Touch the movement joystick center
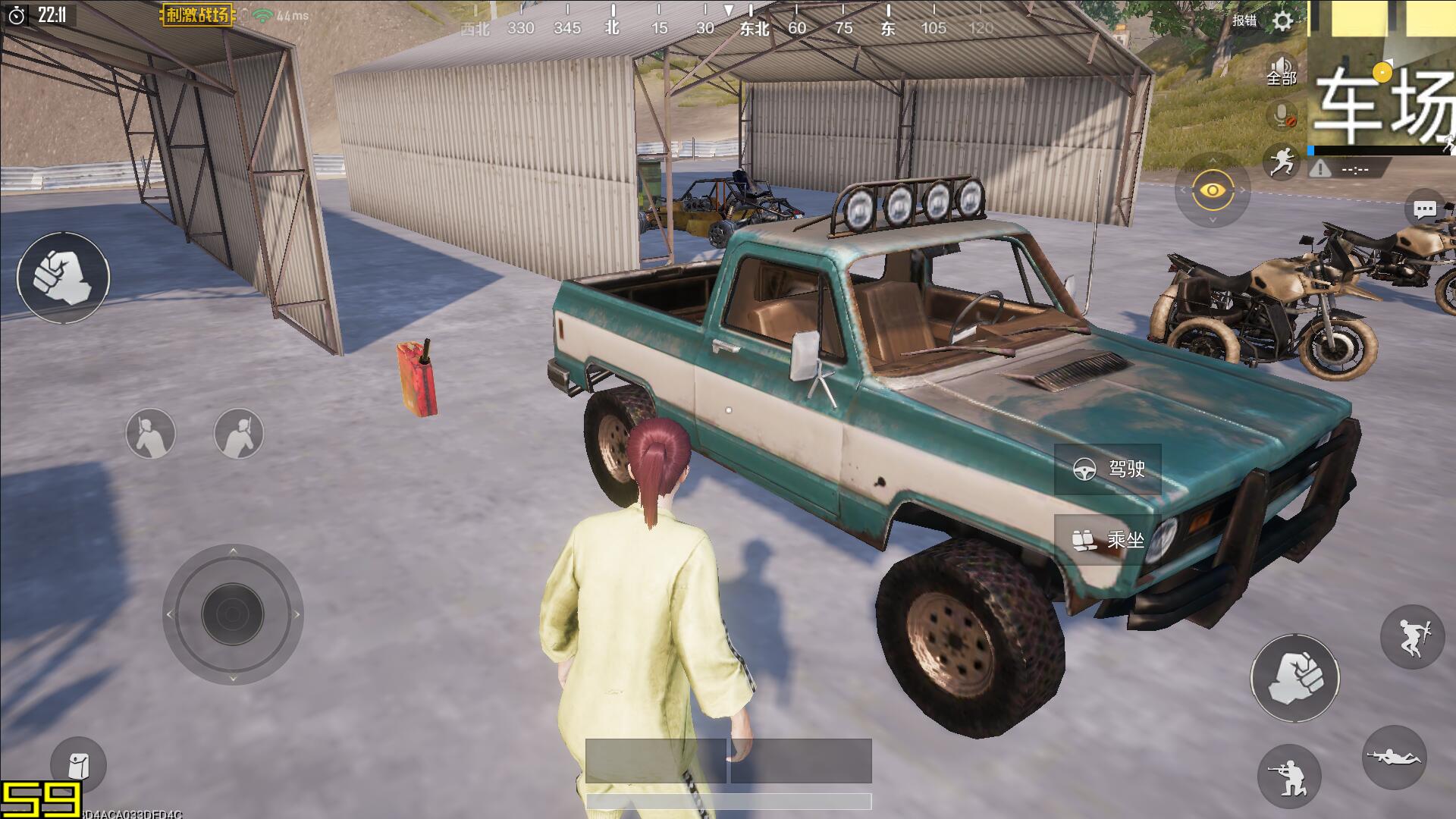This screenshot has width=1456, height=819. tap(233, 614)
